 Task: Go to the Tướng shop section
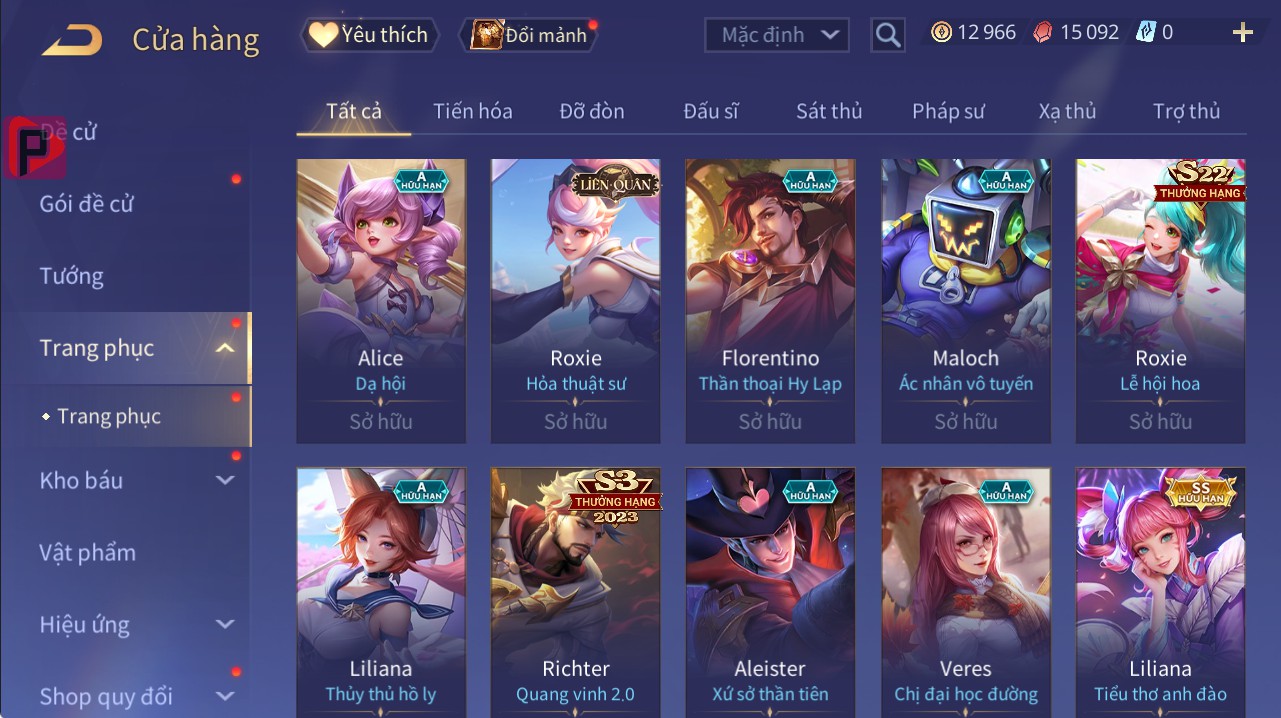tap(72, 276)
